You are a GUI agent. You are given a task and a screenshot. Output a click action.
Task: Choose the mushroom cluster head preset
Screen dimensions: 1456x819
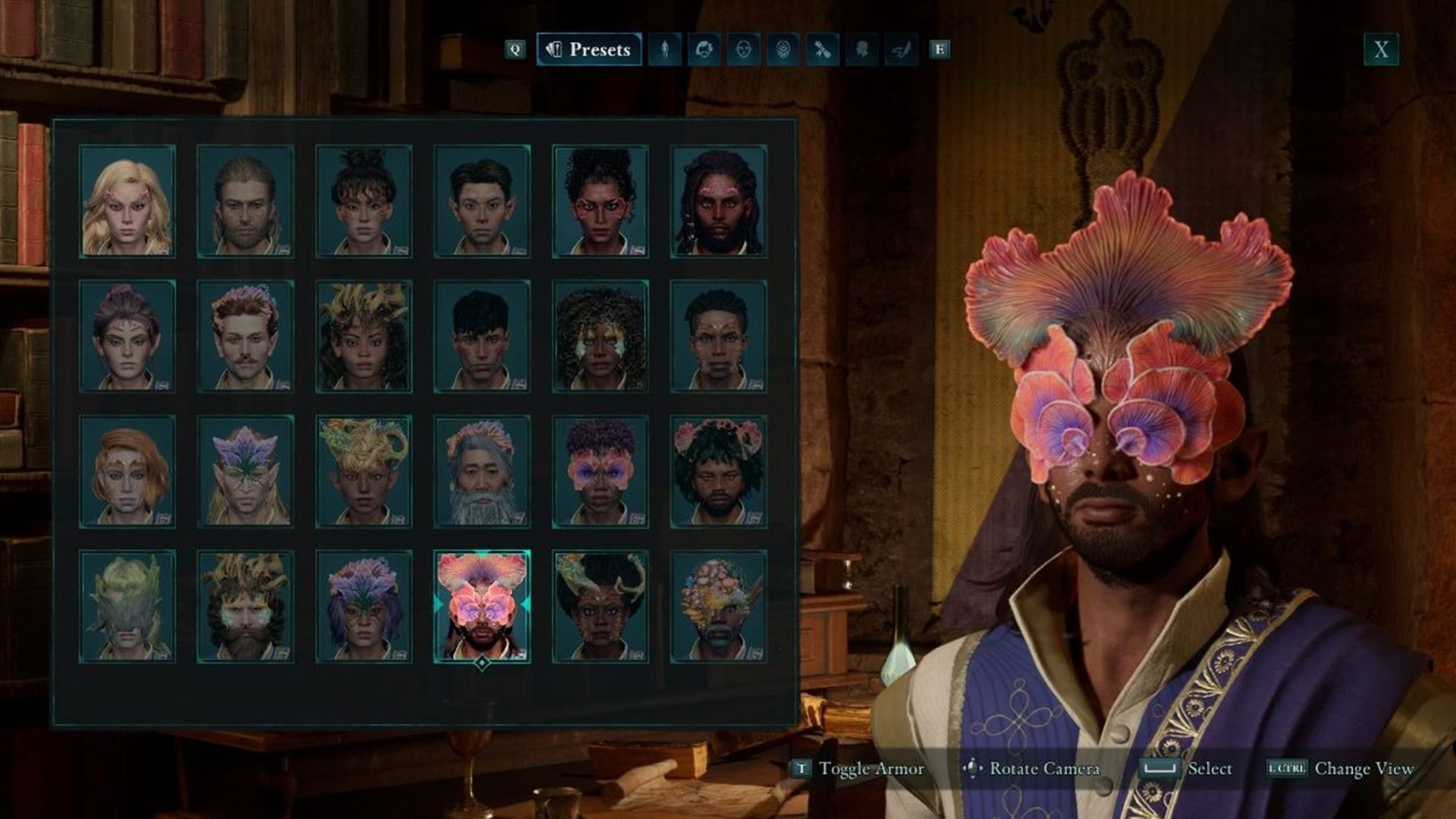coord(718,606)
